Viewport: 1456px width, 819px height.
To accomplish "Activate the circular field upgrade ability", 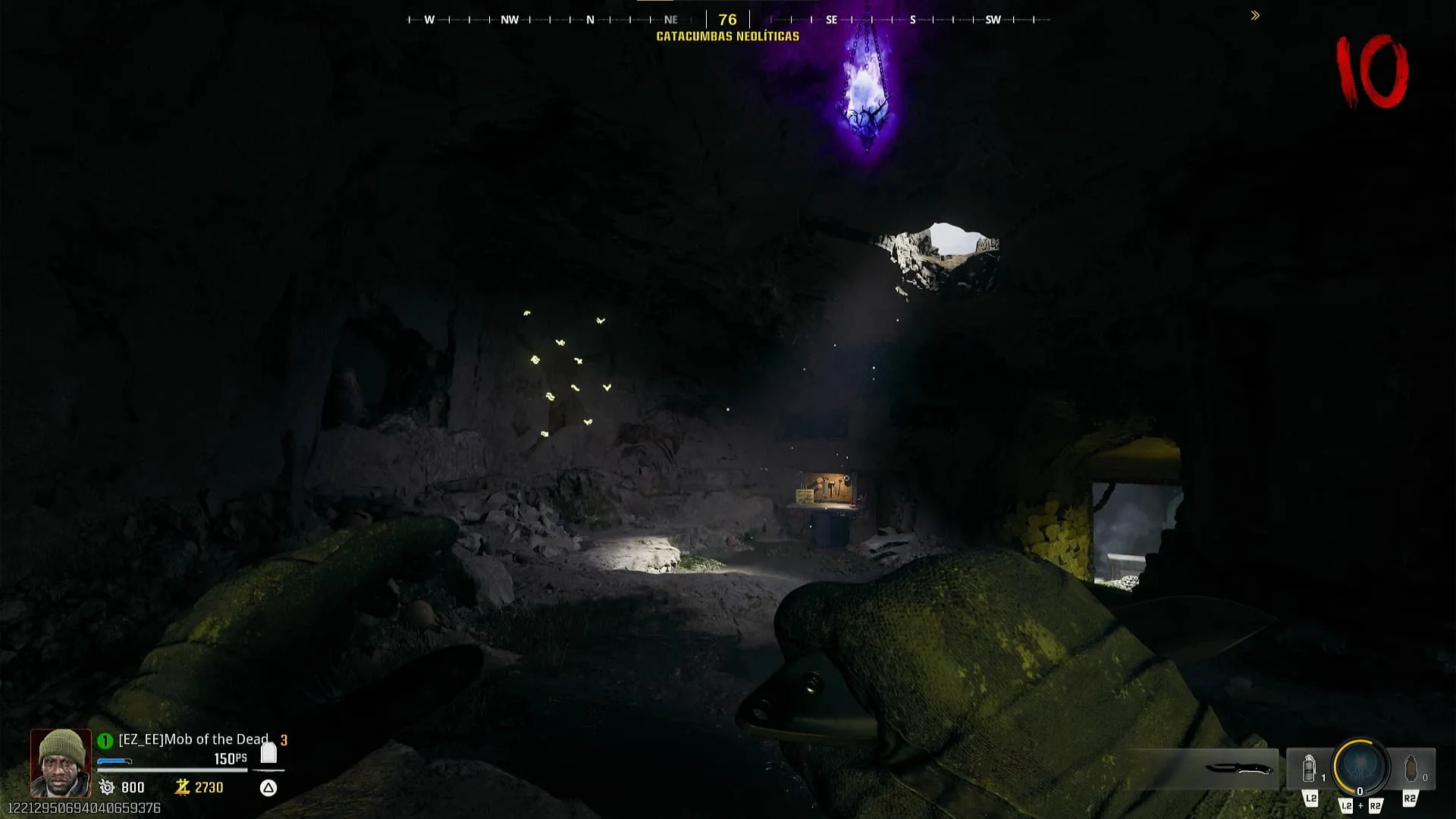I will (1360, 767).
